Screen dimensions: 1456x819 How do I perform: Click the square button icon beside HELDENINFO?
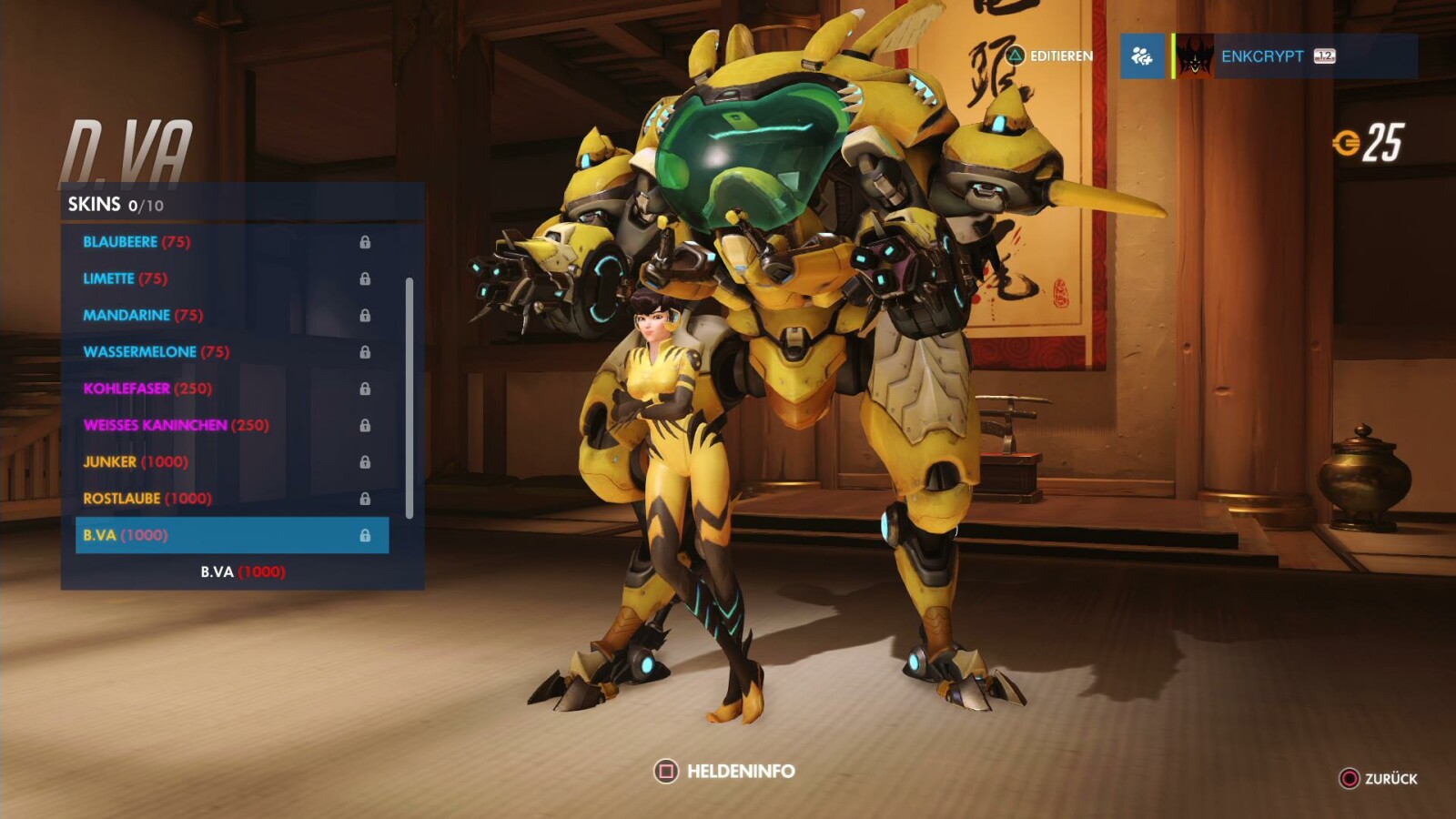(667, 770)
